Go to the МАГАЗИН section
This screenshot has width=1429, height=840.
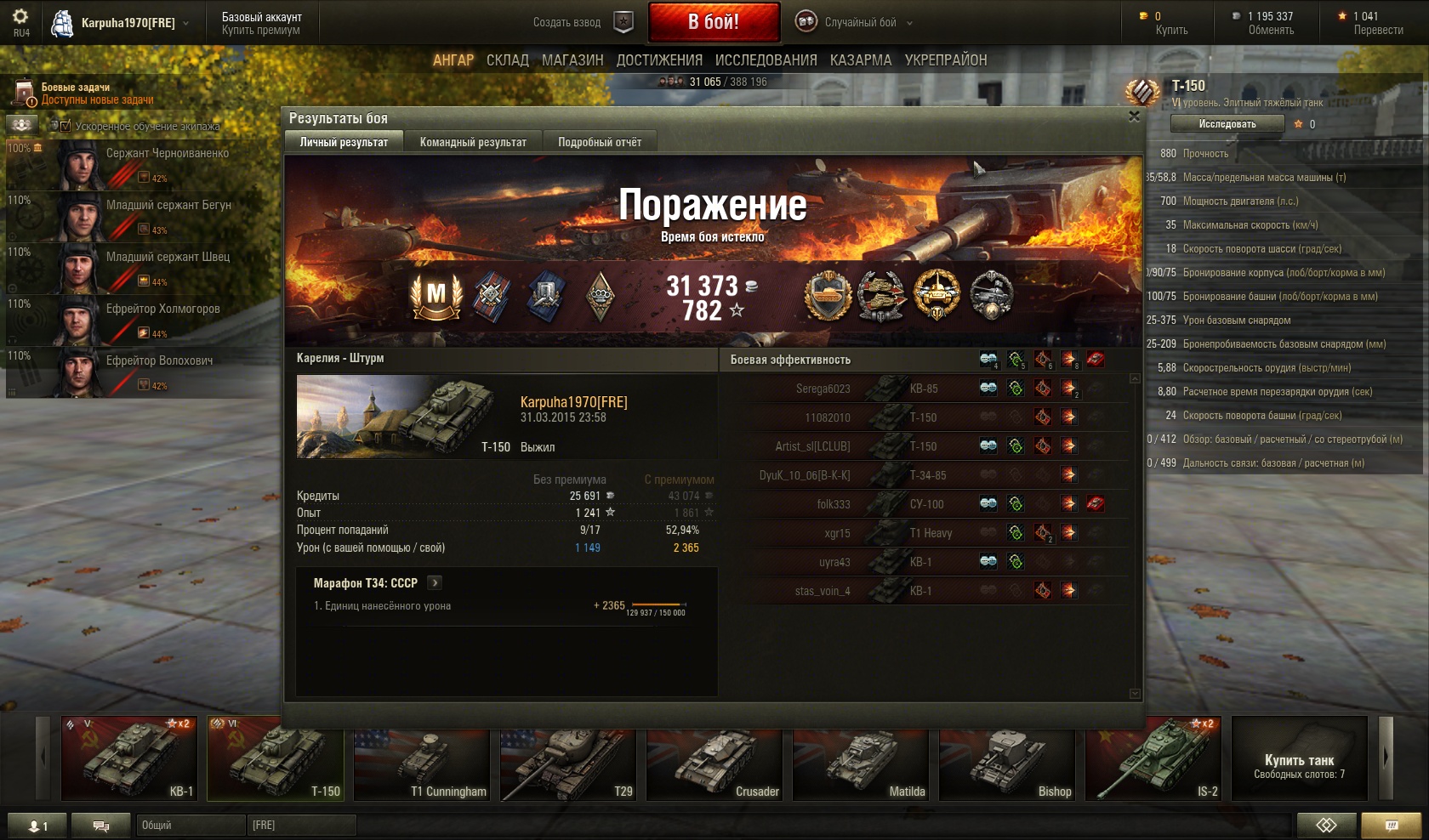(572, 60)
